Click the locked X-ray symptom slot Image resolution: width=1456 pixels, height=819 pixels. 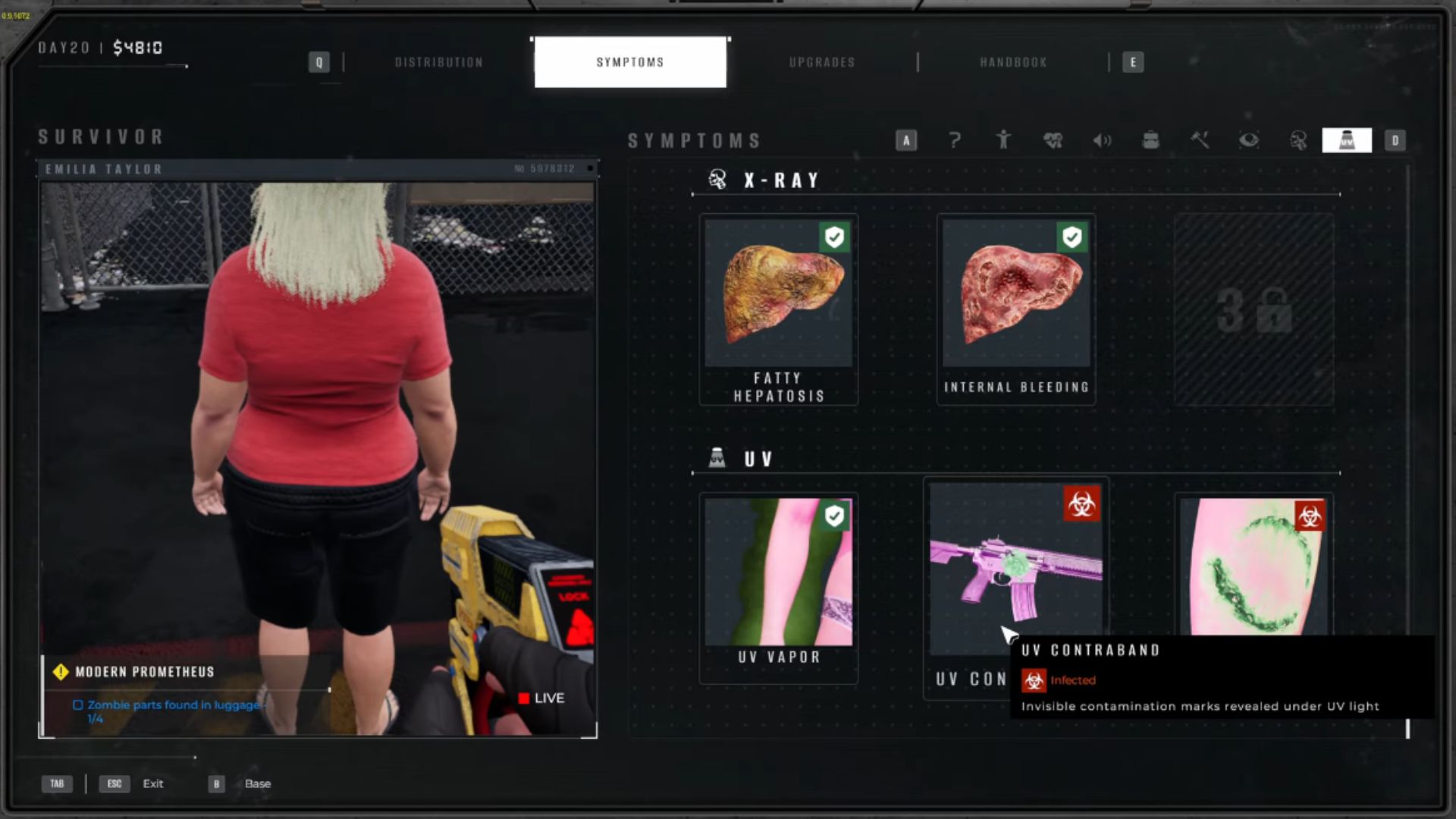tap(1254, 309)
